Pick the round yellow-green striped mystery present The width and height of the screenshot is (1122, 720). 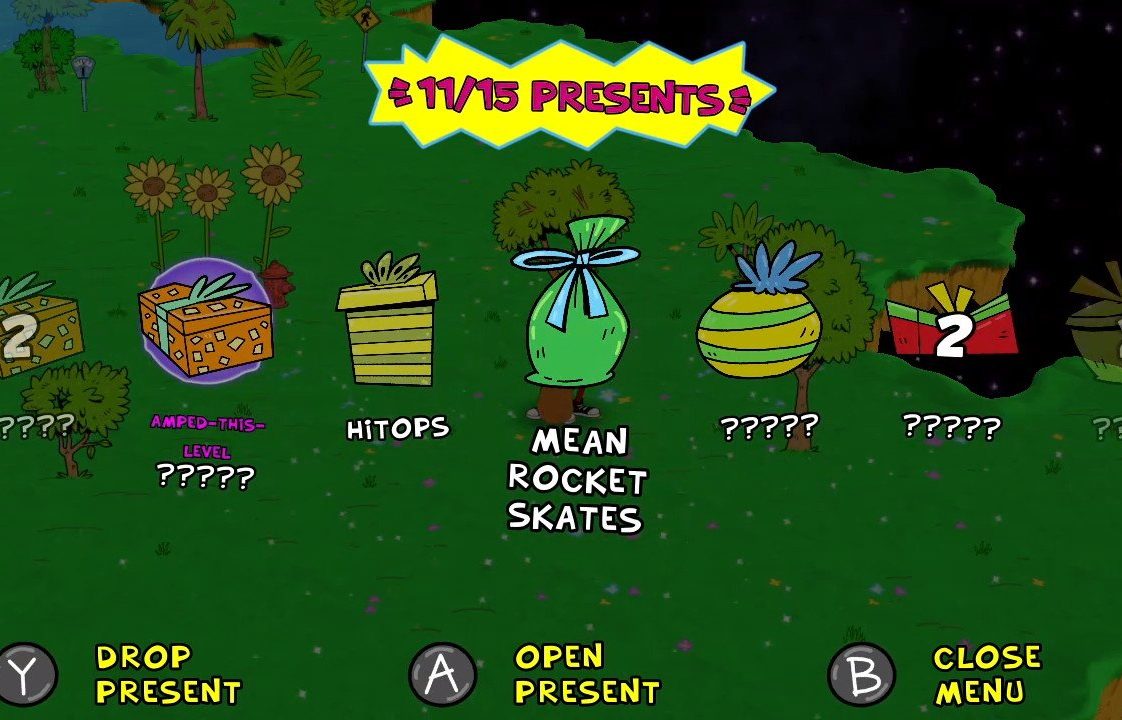758,322
